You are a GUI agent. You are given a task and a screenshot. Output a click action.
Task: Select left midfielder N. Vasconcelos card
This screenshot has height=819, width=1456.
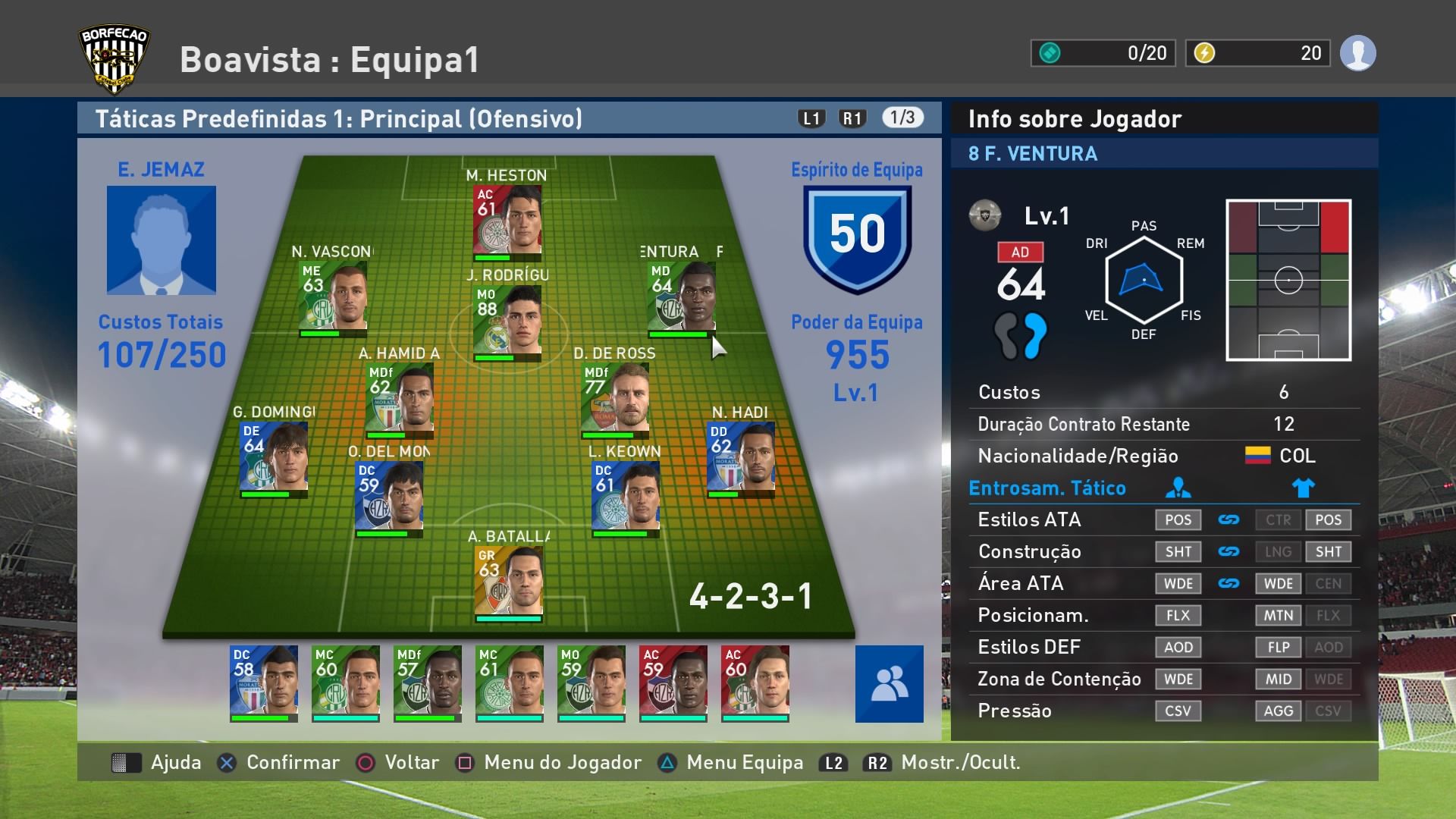coord(334,296)
